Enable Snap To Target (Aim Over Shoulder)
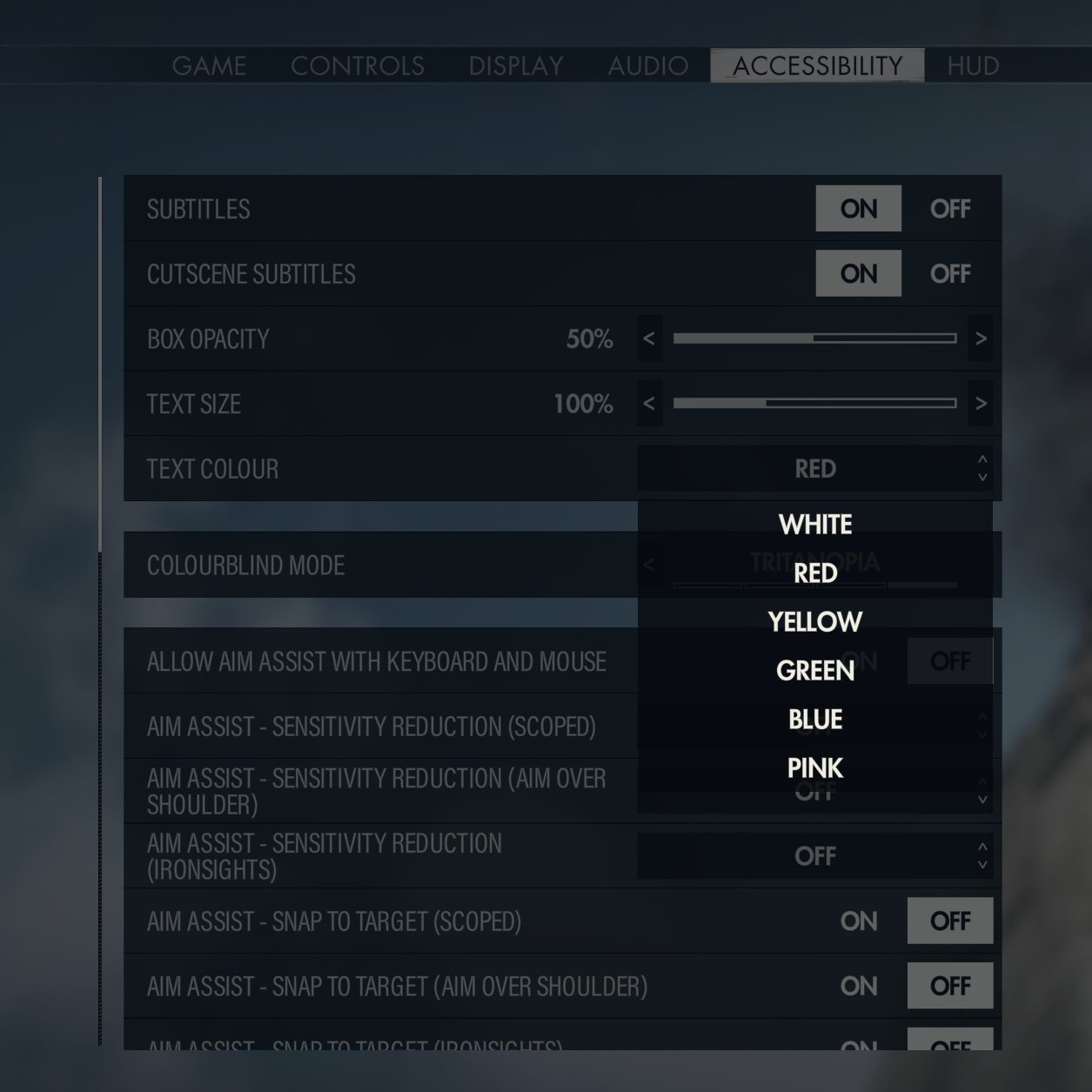Viewport: 1092px width, 1092px height. click(859, 986)
